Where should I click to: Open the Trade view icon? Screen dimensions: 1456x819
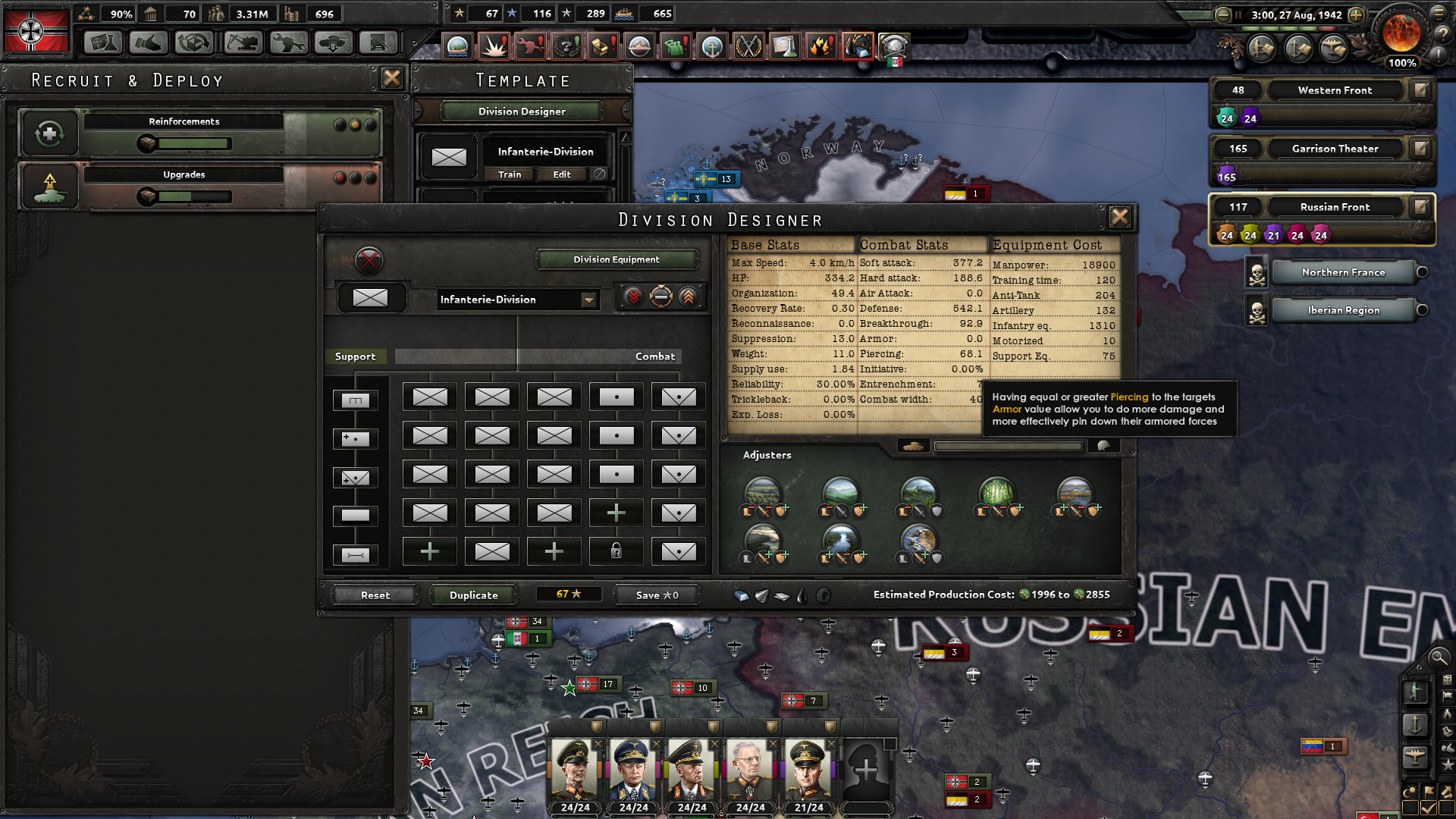pos(193,43)
